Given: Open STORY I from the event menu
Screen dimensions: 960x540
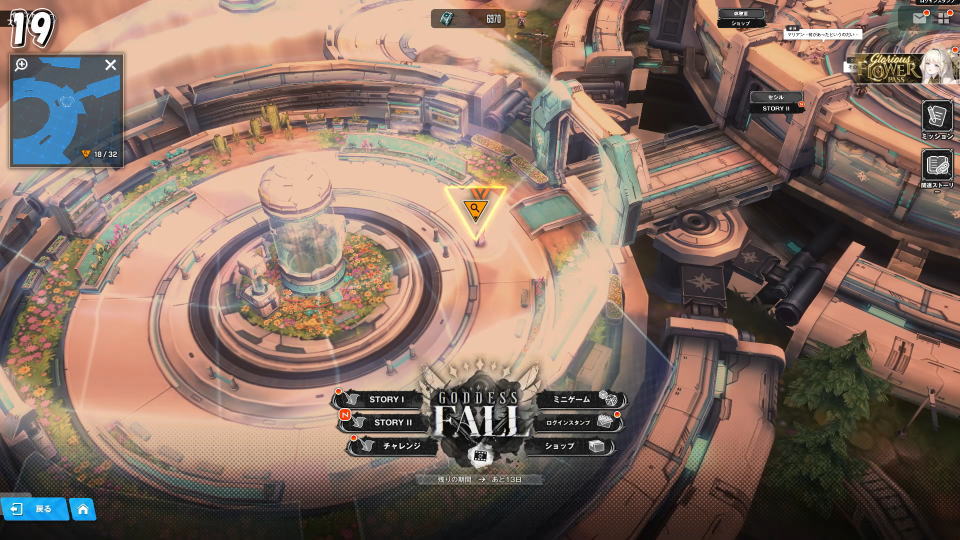Looking at the screenshot, I should [x=379, y=400].
